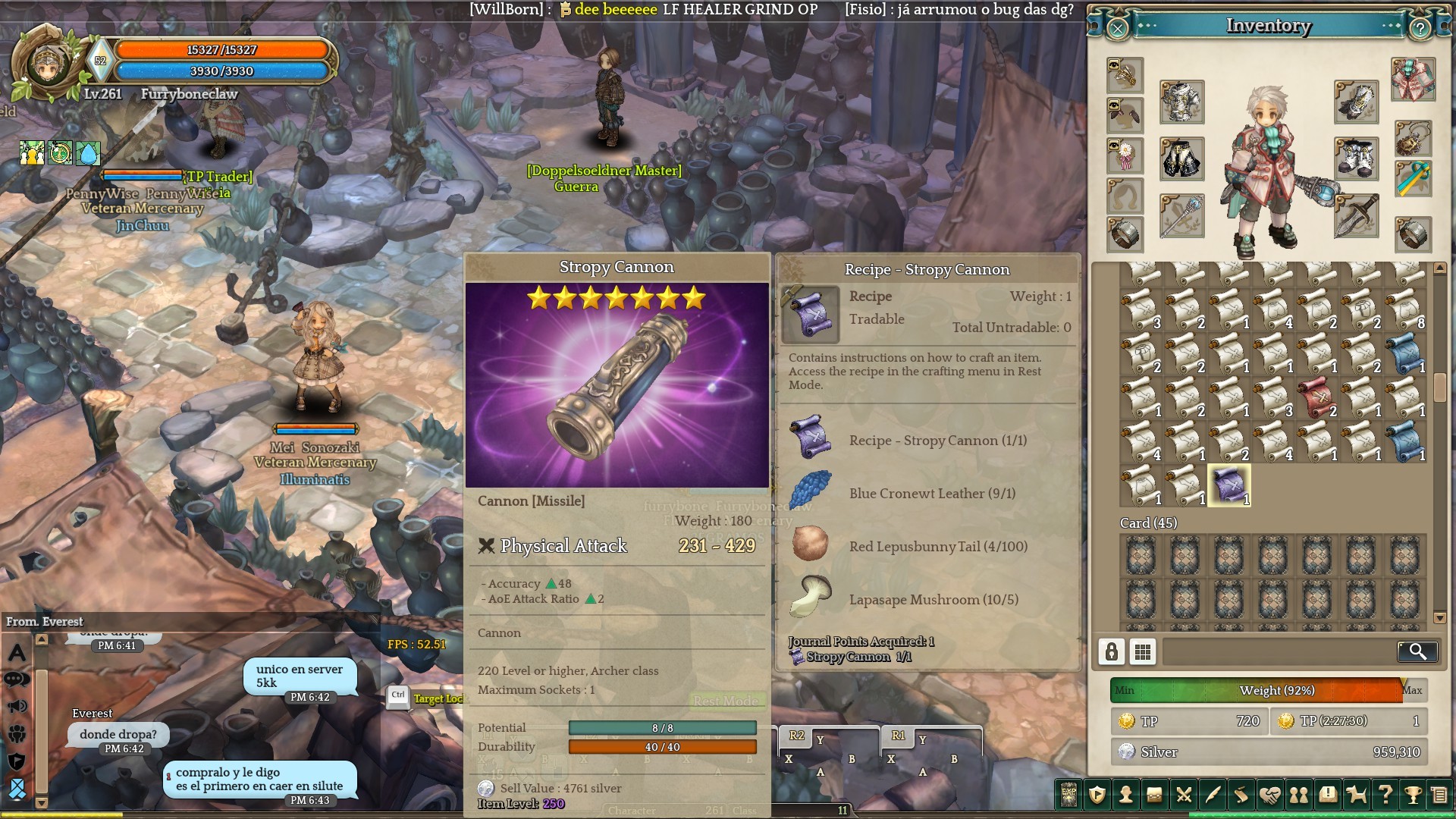Open the trophy ranking menu icon
Viewport: 1456px width, 819px height.
click(x=1413, y=795)
